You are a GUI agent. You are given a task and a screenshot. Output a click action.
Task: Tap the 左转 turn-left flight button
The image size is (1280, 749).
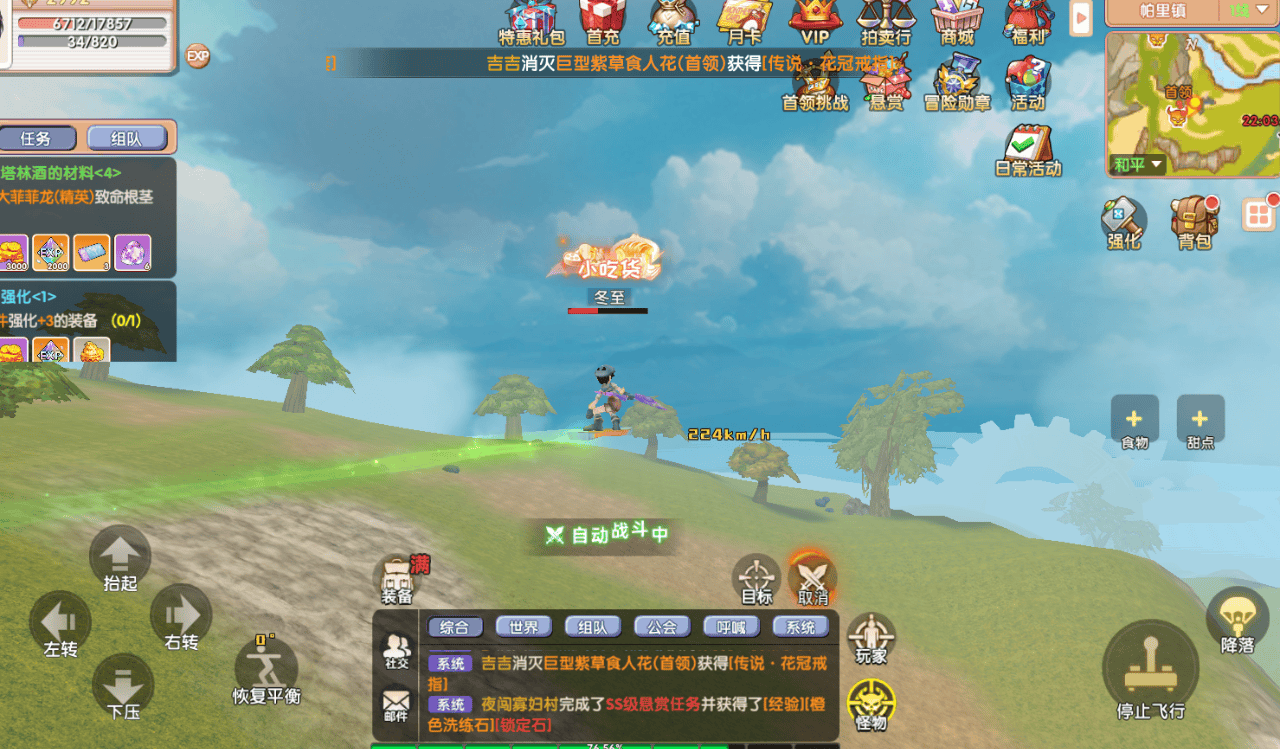[x=60, y=622]
